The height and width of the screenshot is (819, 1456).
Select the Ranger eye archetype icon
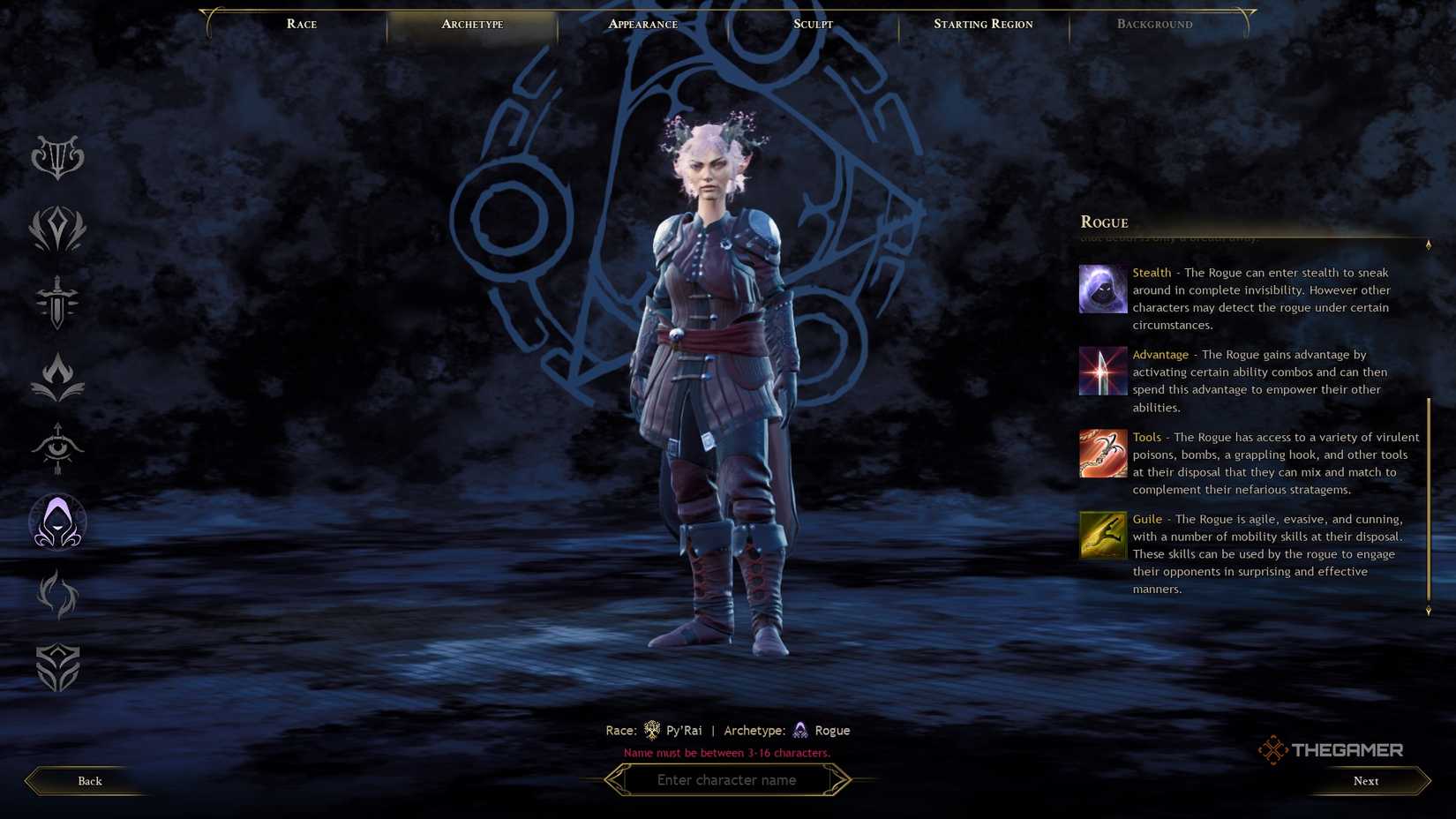(58, 450)
